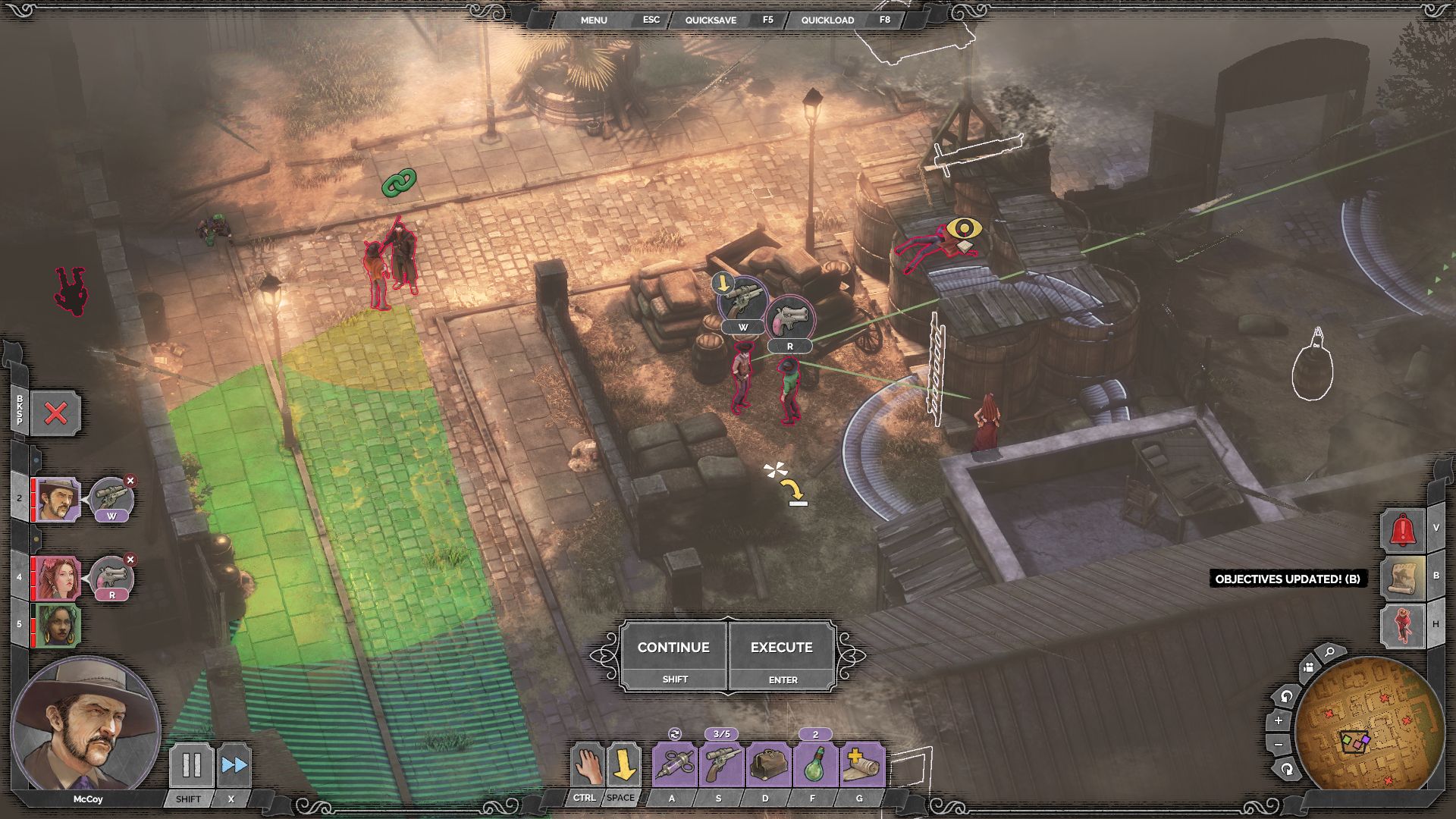Select Isabelle's portrait
Viewport: 1456px width, 819px height.
click(x=58, y=625)
